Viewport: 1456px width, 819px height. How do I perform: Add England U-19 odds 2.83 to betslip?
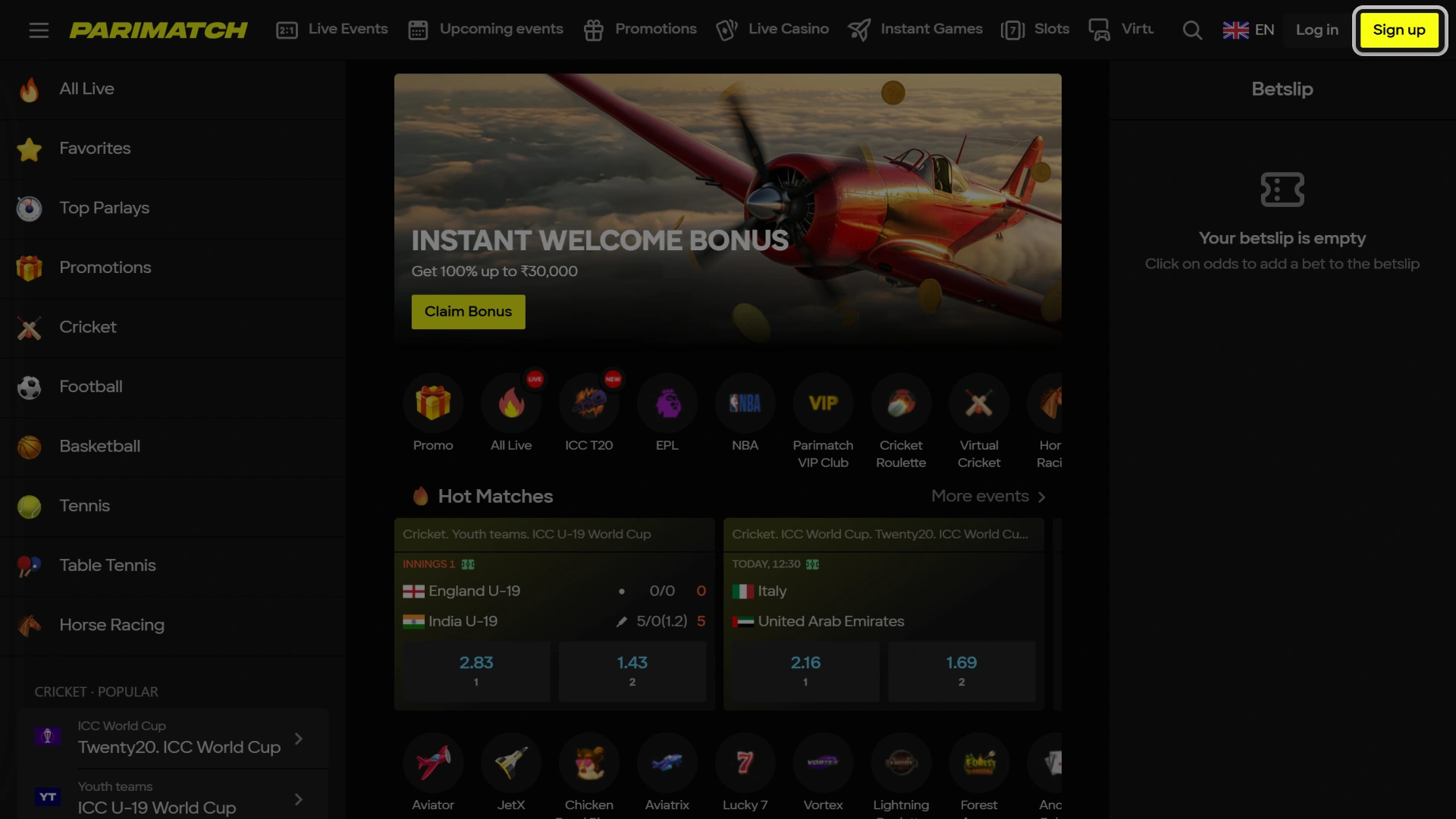[x=476, y=670]
